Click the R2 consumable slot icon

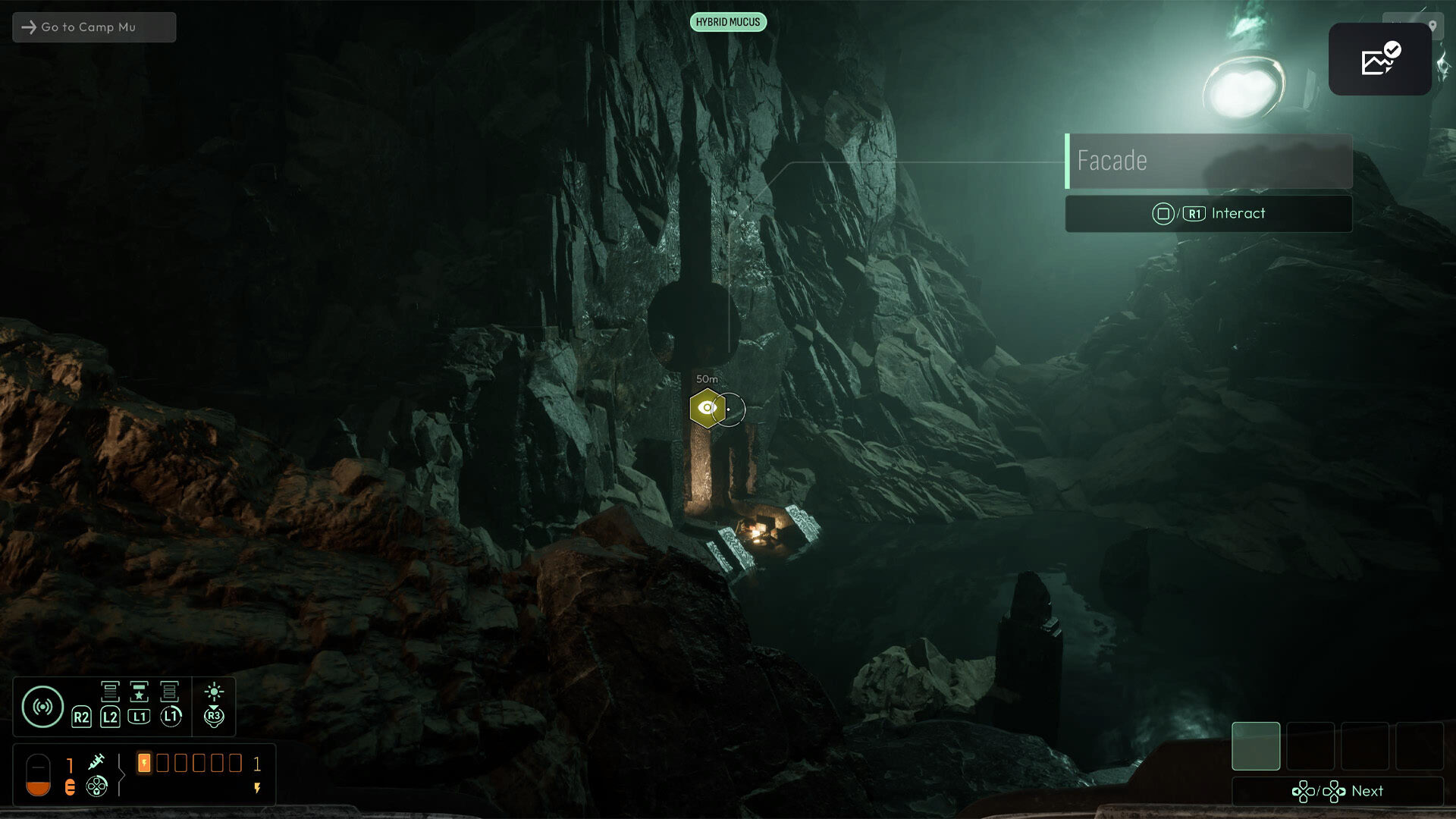pos(82,717)
